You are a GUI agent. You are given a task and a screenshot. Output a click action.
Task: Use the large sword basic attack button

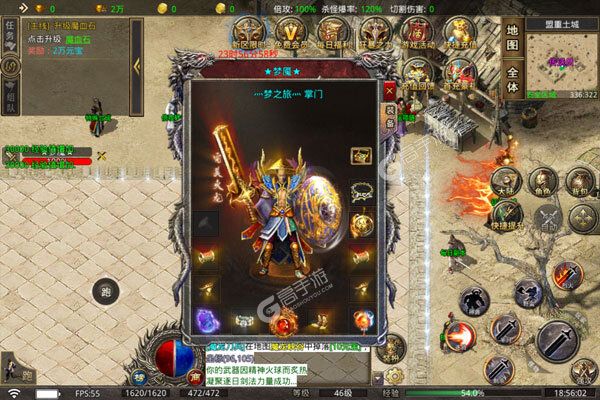click(556, 340)
